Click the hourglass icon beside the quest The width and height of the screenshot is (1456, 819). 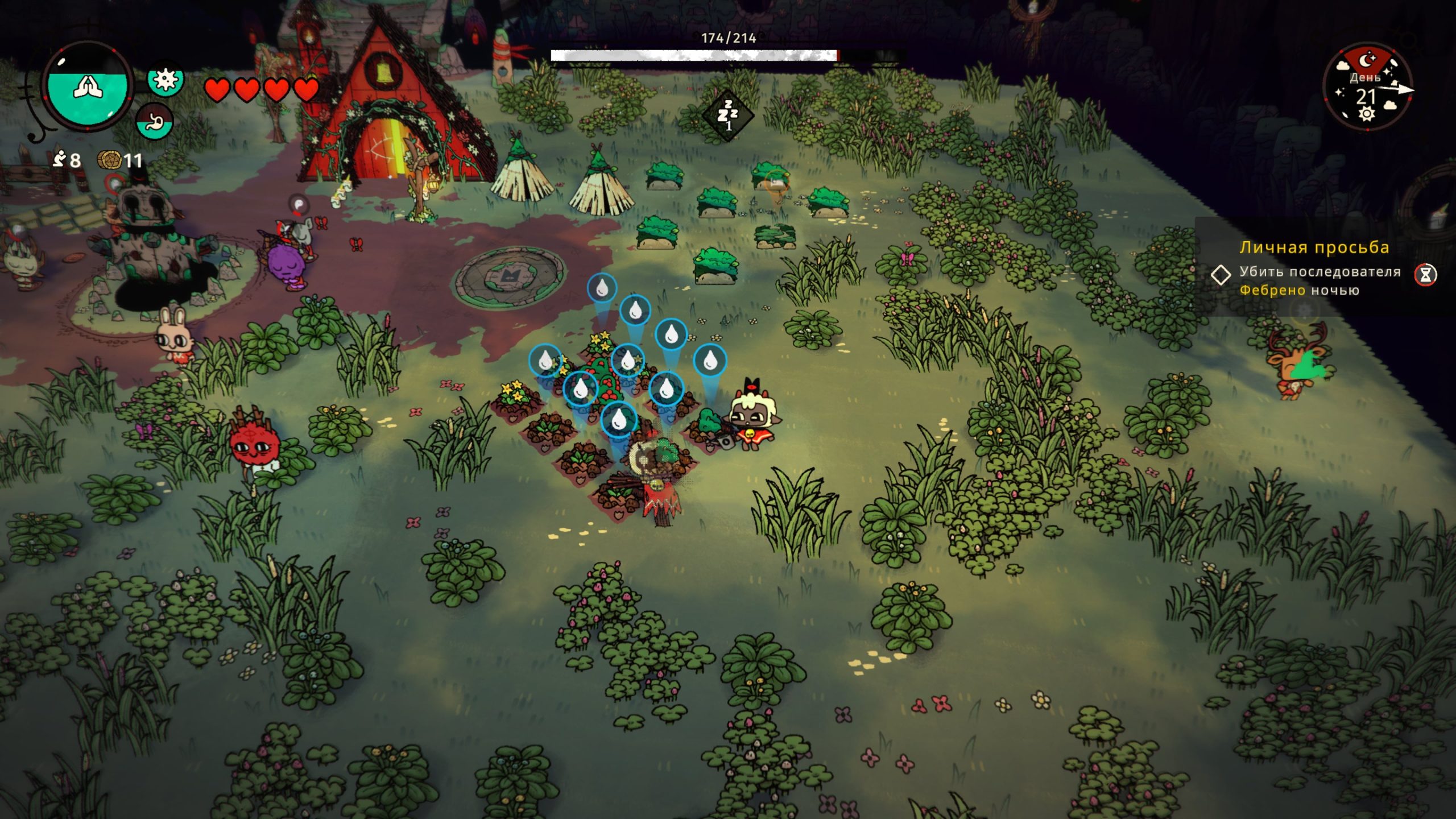pos(1425,275)
